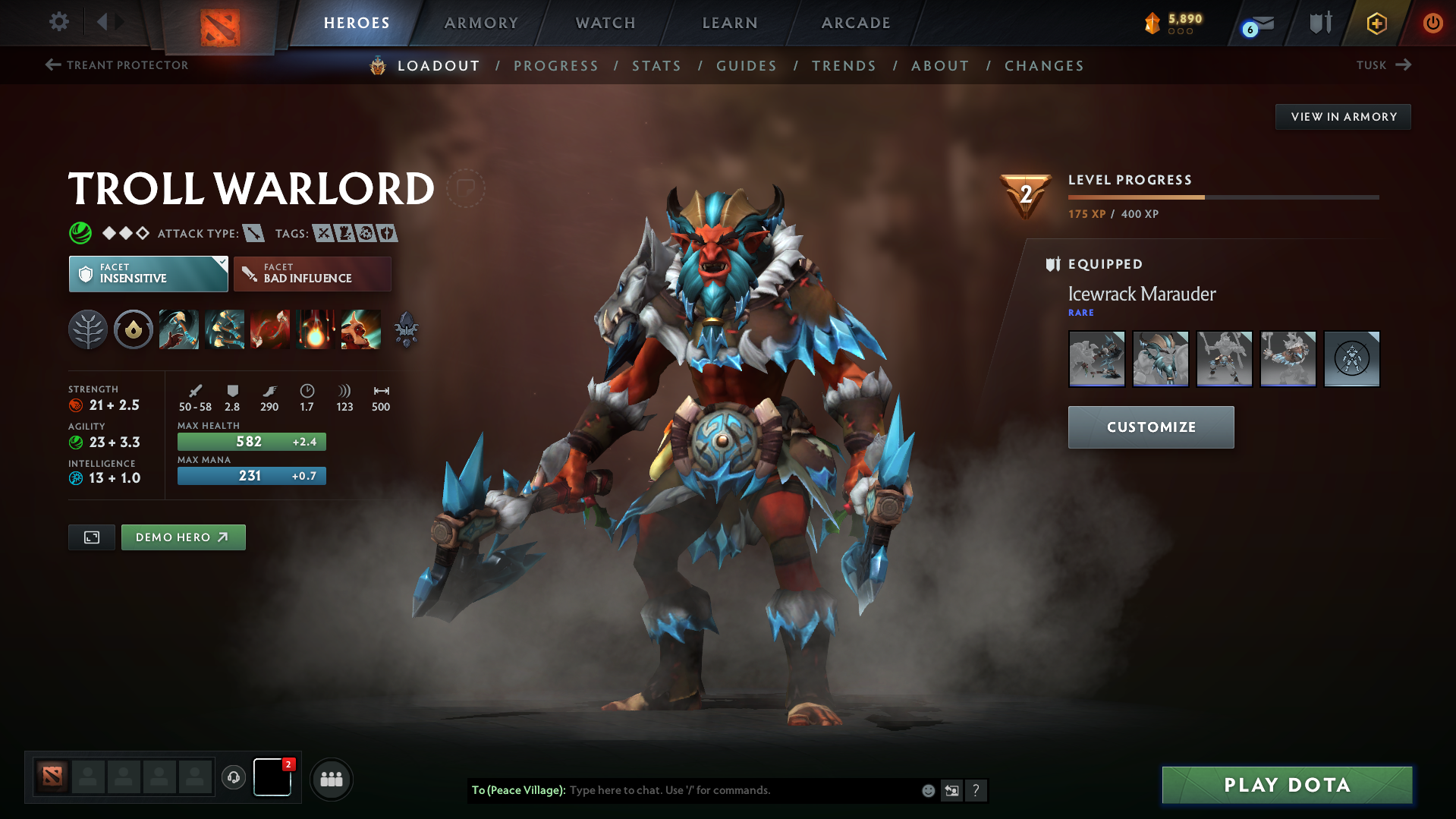Click the forward arrow to Tusk
The image size is (1456, 819).
click(x=1404, y=65)
